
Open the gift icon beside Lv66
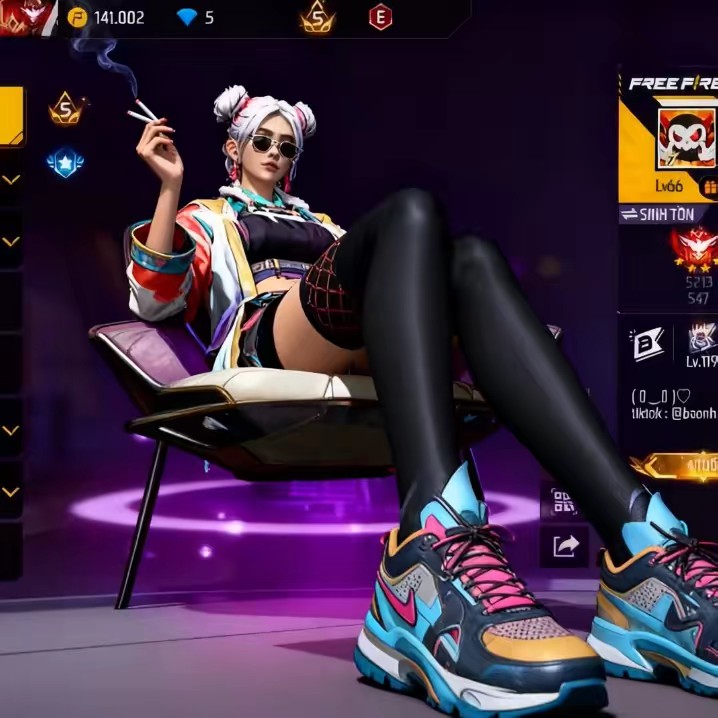click(x=710, y=187)
